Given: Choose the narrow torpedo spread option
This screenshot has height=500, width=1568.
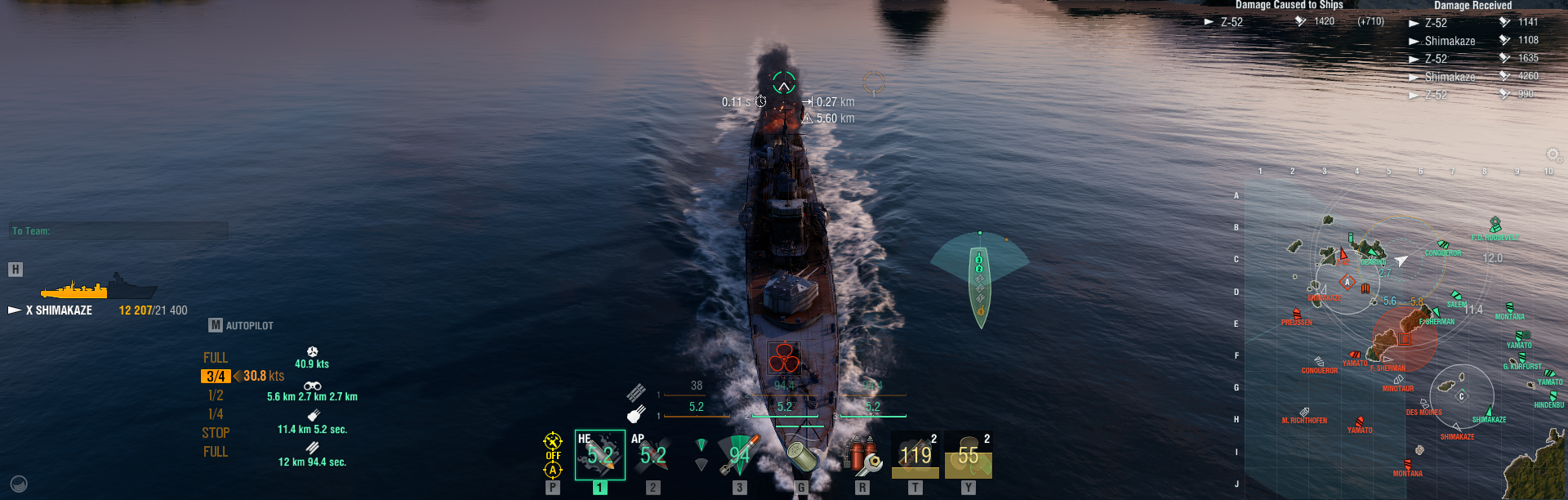Looking at the screenshot, I should coord(701,444).
